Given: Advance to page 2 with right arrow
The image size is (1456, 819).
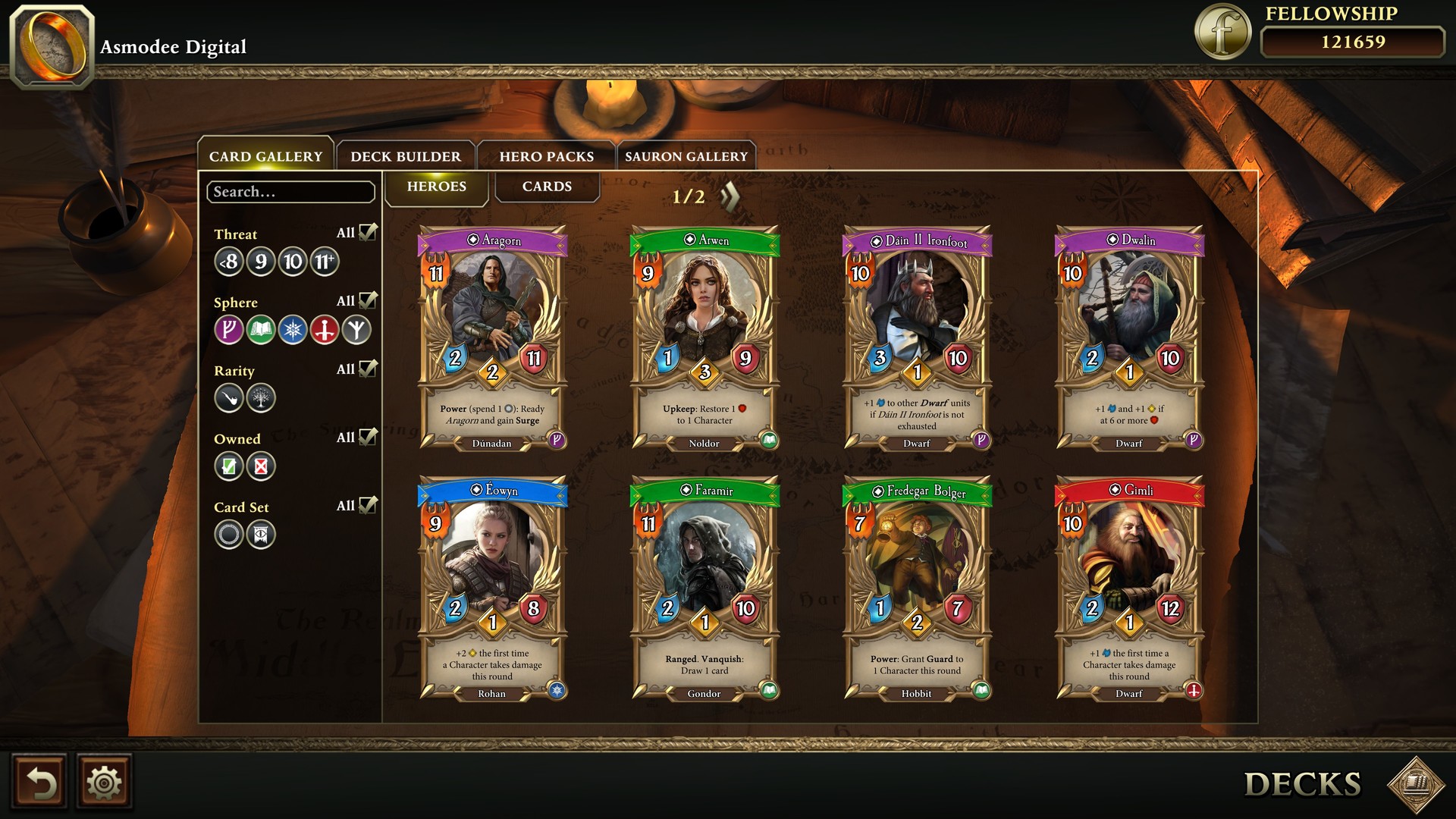Looking at the screenshot, I should (x=729, y=196).
